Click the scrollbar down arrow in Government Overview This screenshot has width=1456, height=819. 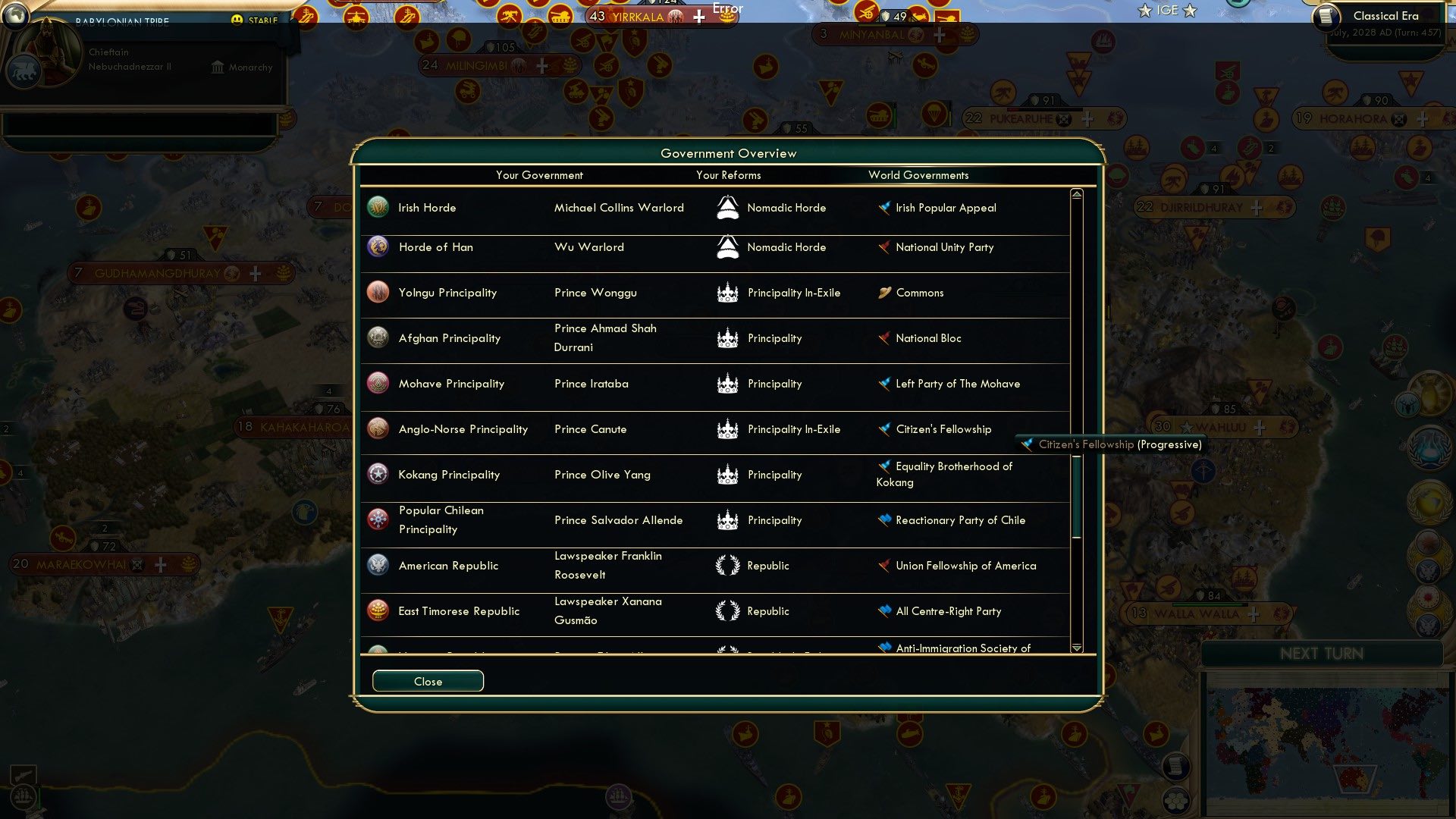[1076, 648]
